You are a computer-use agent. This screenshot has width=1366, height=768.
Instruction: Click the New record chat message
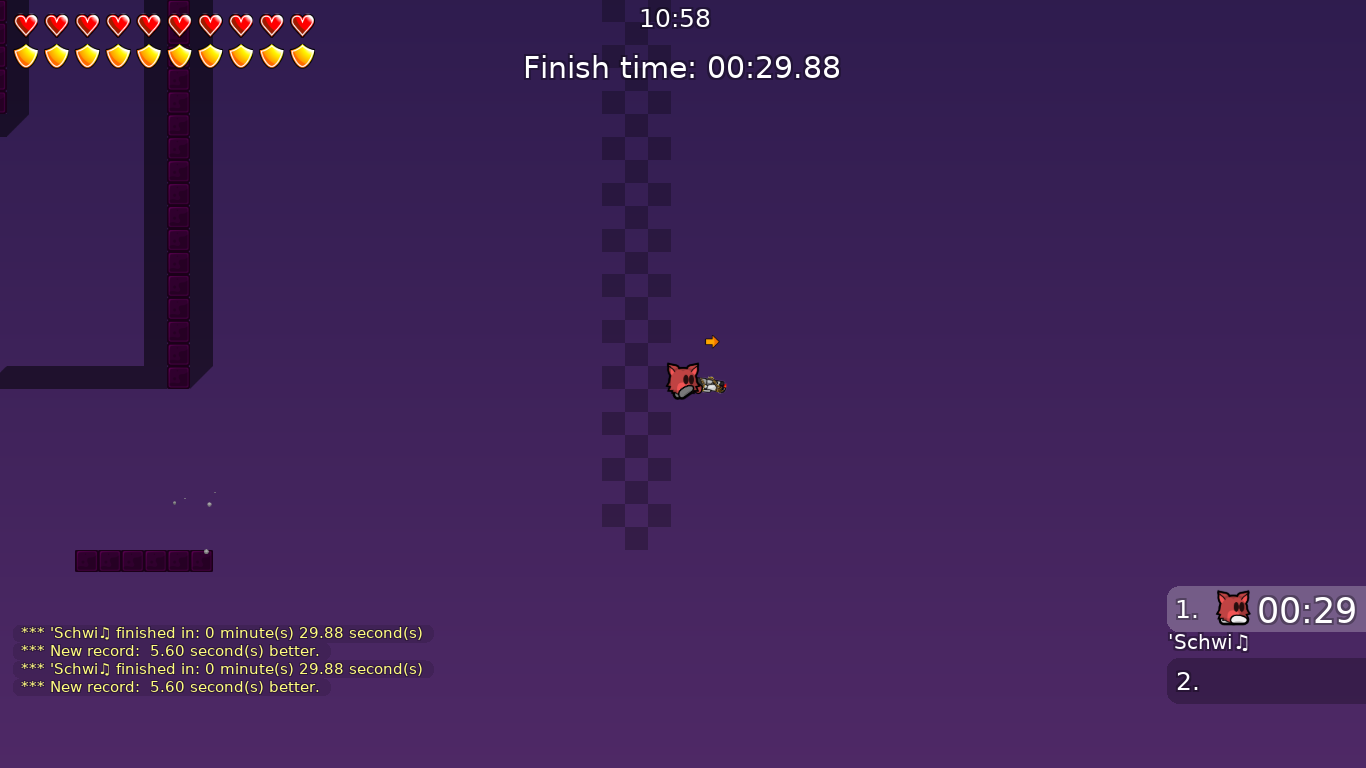click(x=170, y=650)
